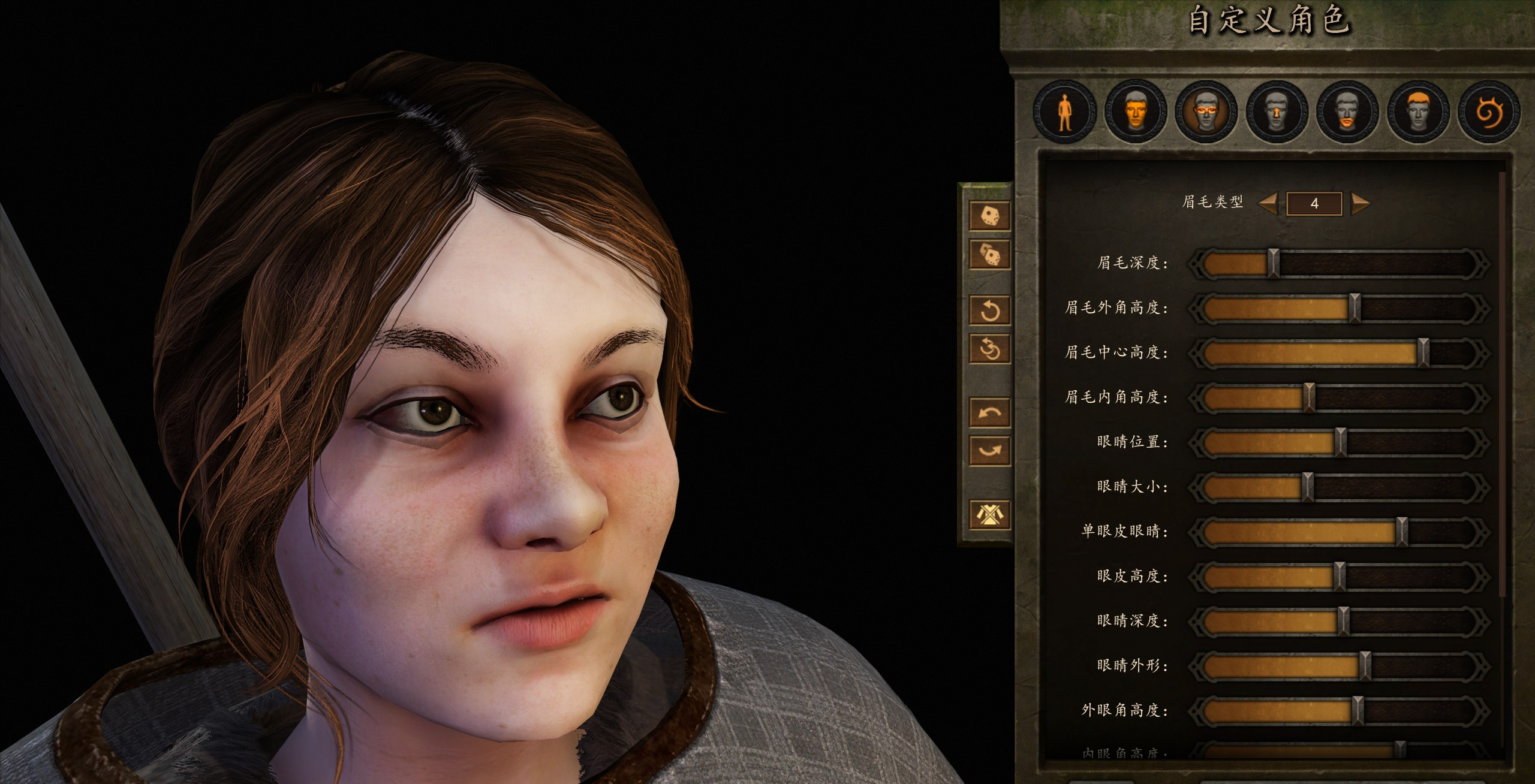The image size is (1535, 784).
Task: Modify the 外眼角高度 slider
Action: click(1358, 711)
